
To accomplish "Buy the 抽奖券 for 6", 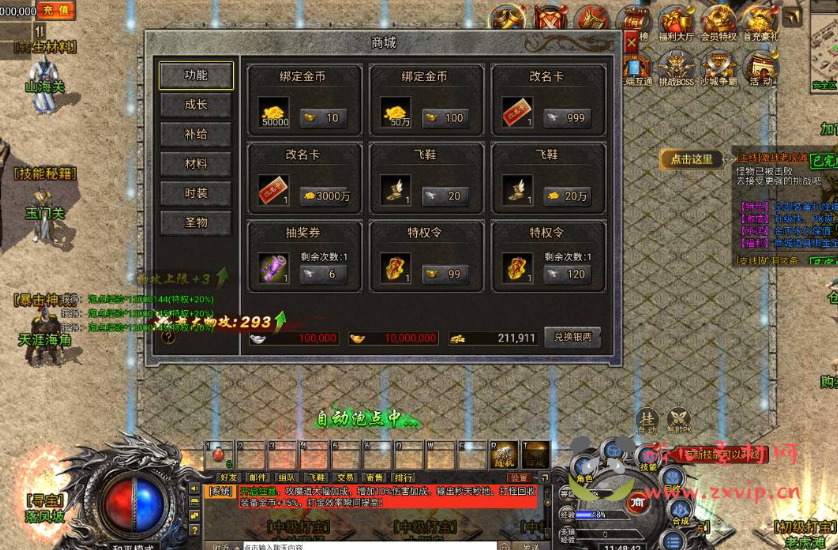I will pos(324,274).
